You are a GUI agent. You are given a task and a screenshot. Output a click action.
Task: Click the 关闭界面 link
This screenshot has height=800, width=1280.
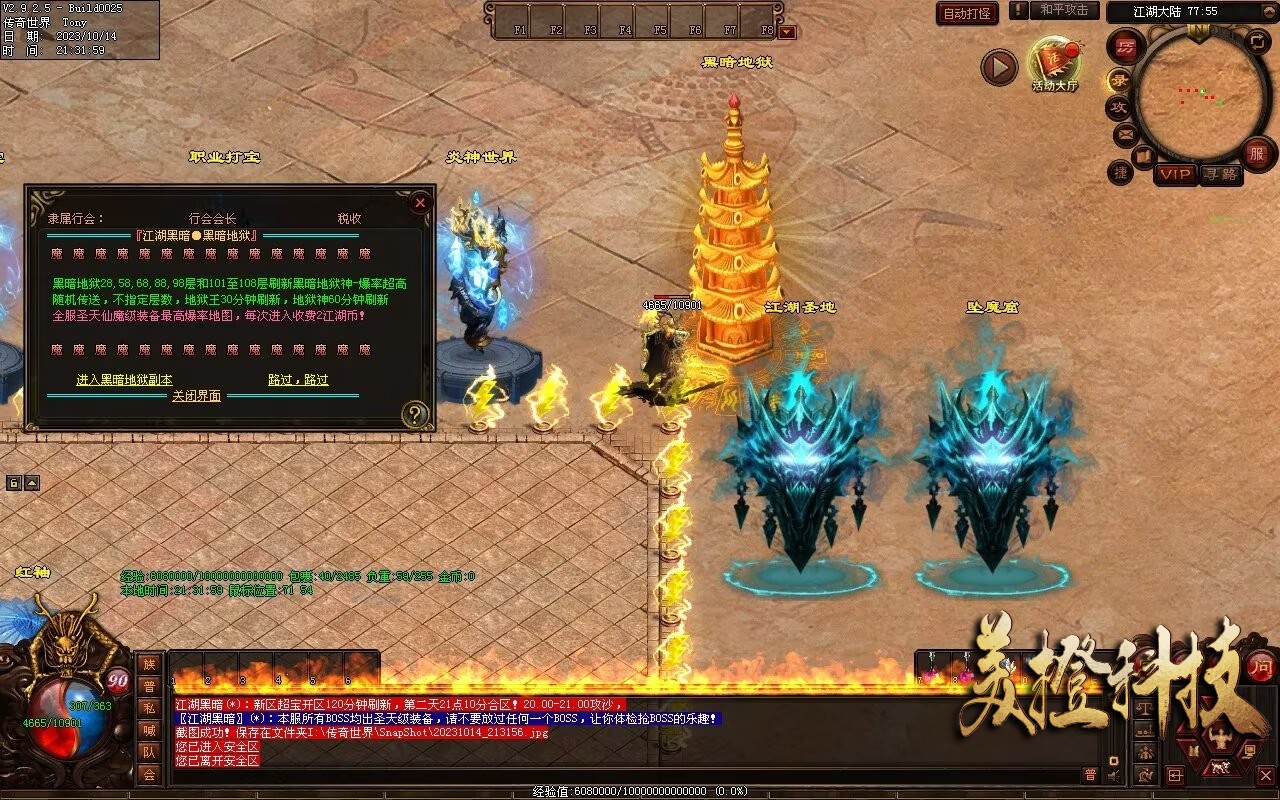pos(196,396)
